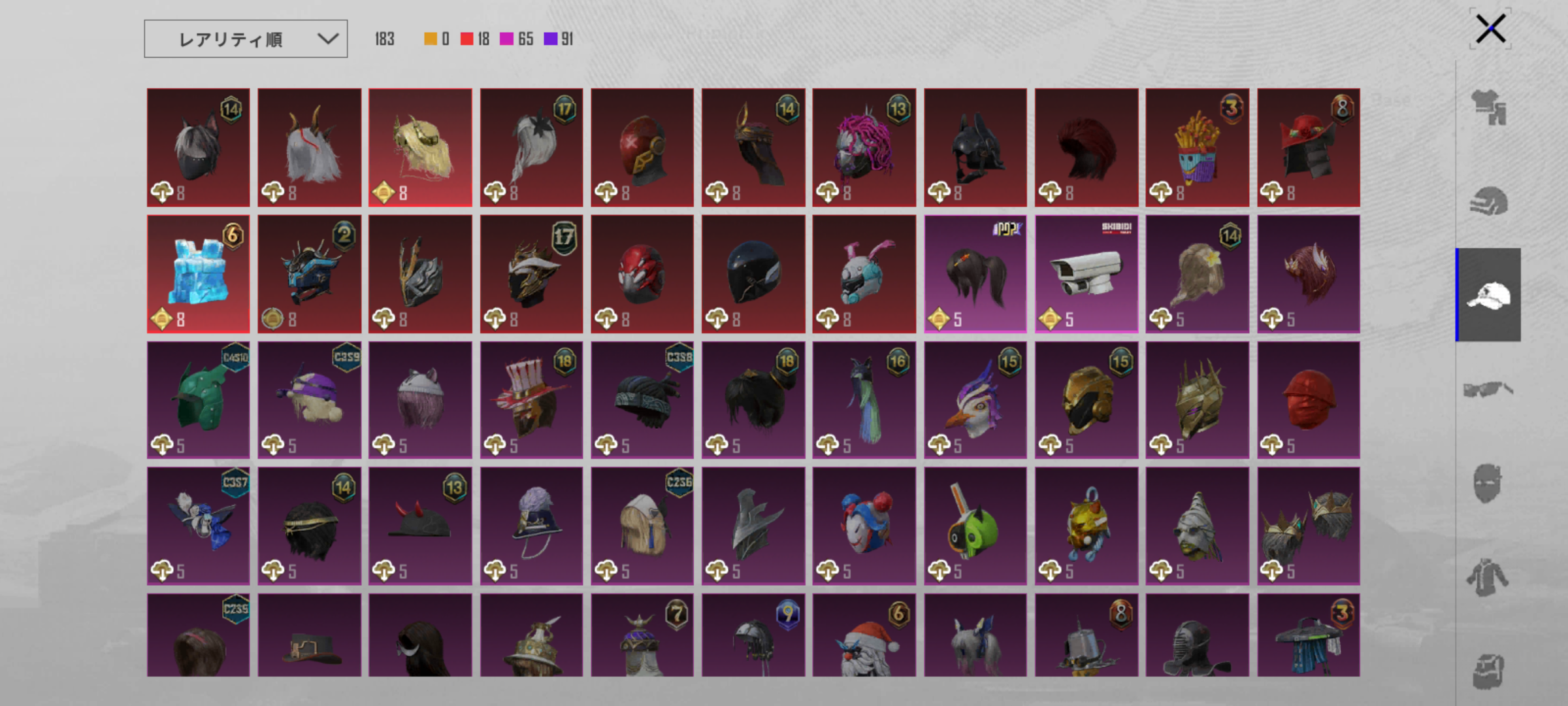Select the green dinosaur hood
1568x706 pixels.
point(198,399)
